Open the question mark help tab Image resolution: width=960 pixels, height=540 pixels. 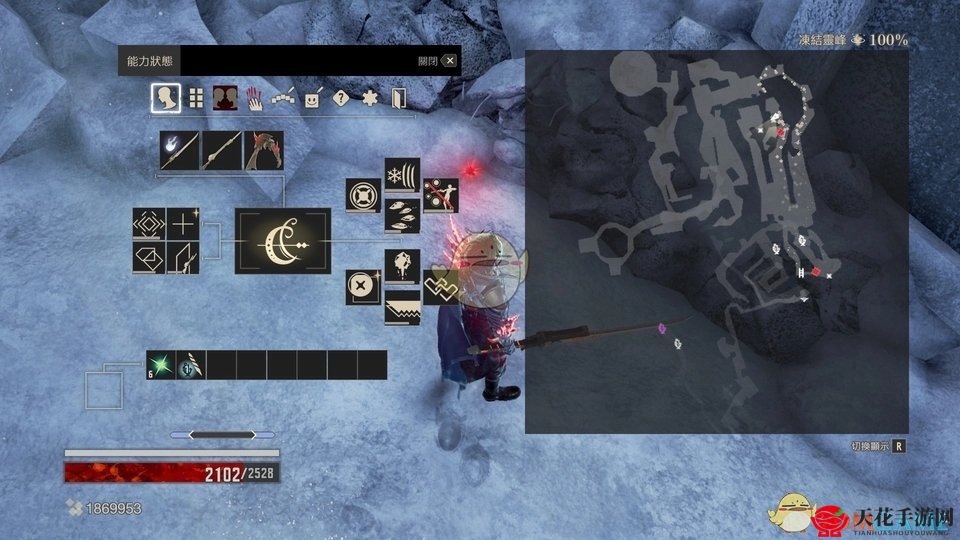[341, 98]
